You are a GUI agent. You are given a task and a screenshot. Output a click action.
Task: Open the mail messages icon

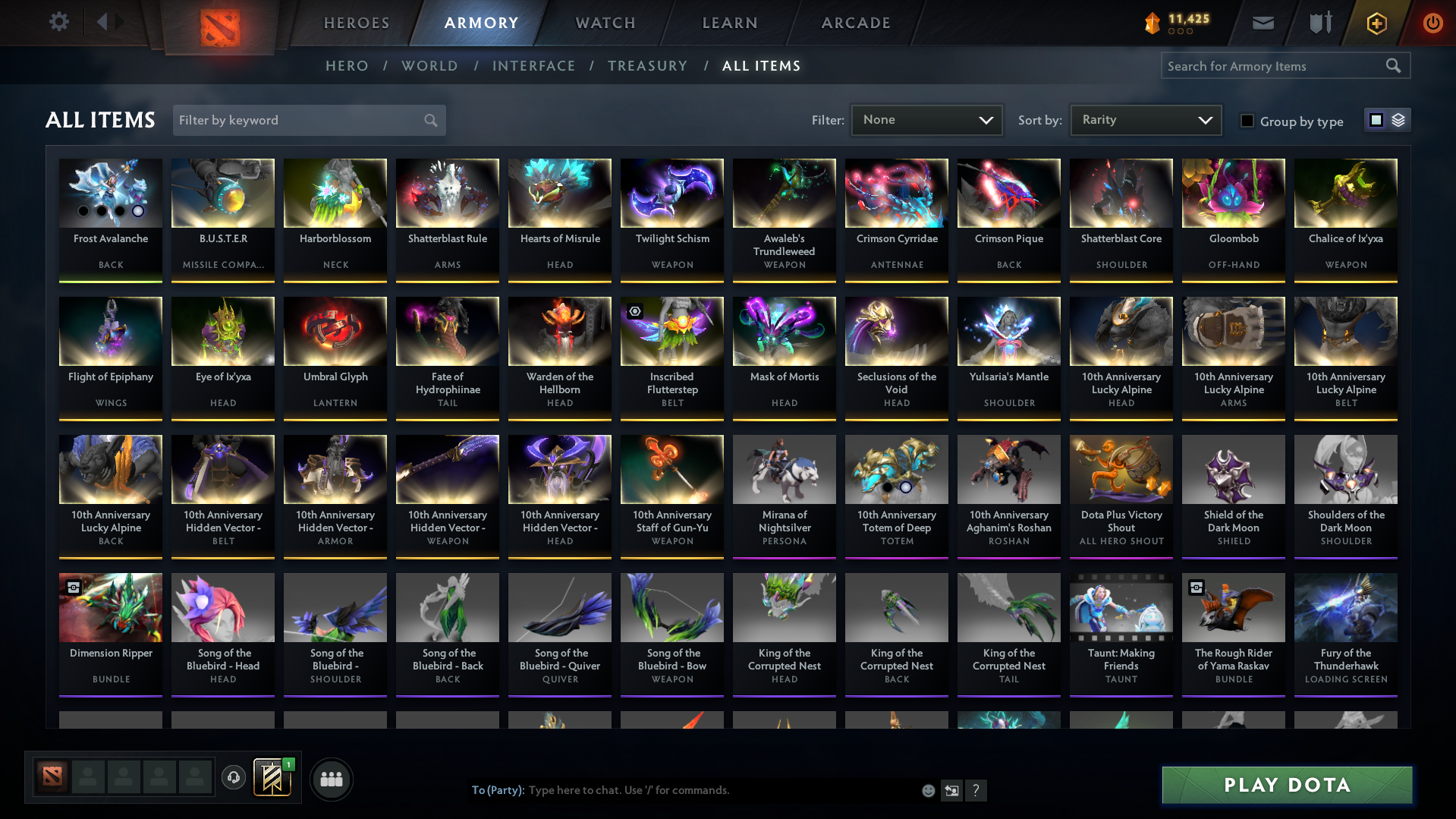click(x=1263, y=23)
